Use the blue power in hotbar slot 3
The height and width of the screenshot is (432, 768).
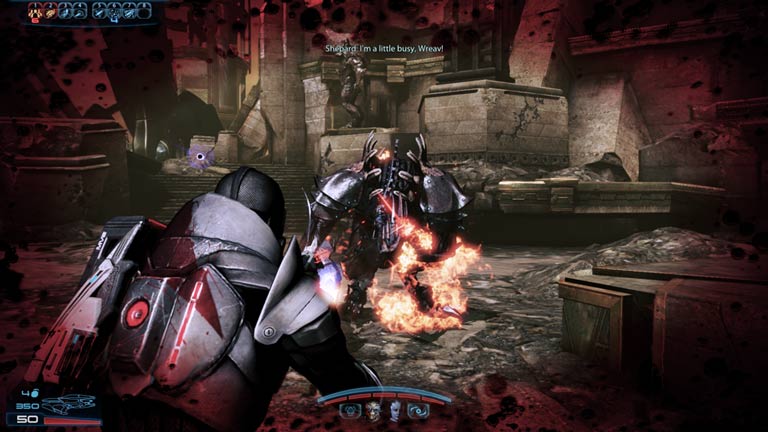pos(67,12)
